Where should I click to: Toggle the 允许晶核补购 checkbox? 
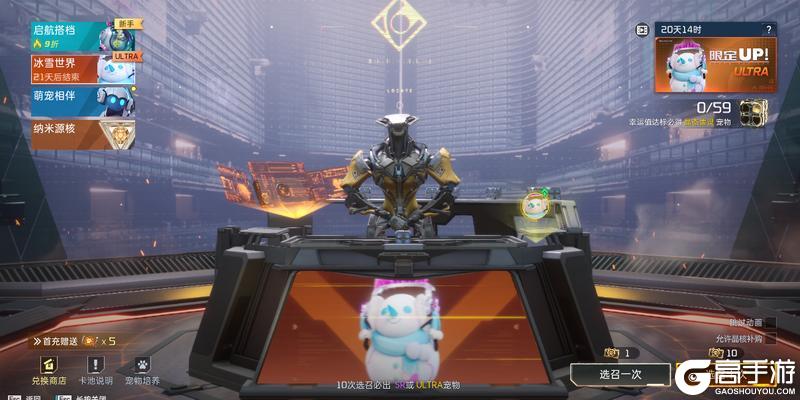pos(772,339)
